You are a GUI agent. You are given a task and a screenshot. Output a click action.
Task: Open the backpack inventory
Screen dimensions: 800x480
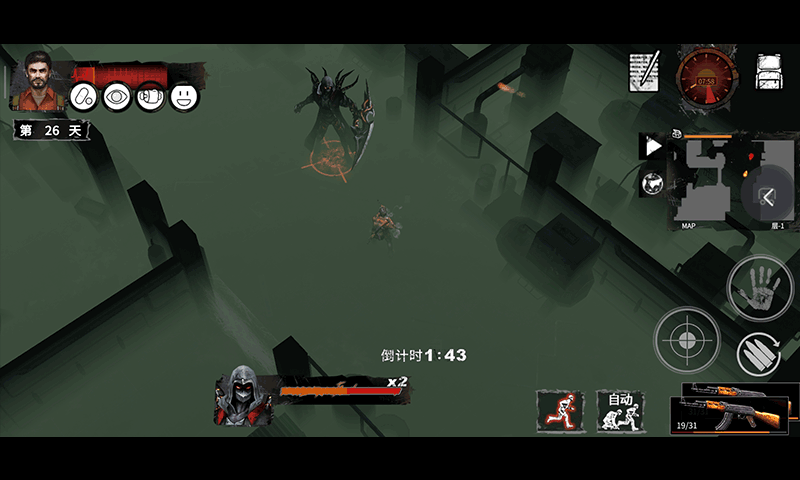coord(768,72)
